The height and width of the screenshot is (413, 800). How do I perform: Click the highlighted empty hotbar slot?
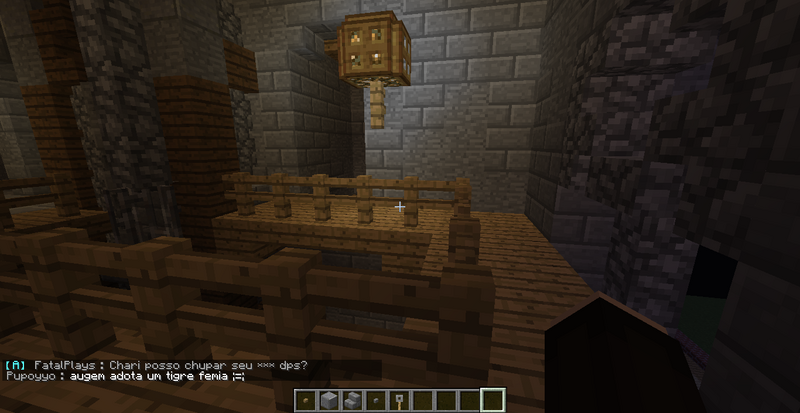coord(491,400)
